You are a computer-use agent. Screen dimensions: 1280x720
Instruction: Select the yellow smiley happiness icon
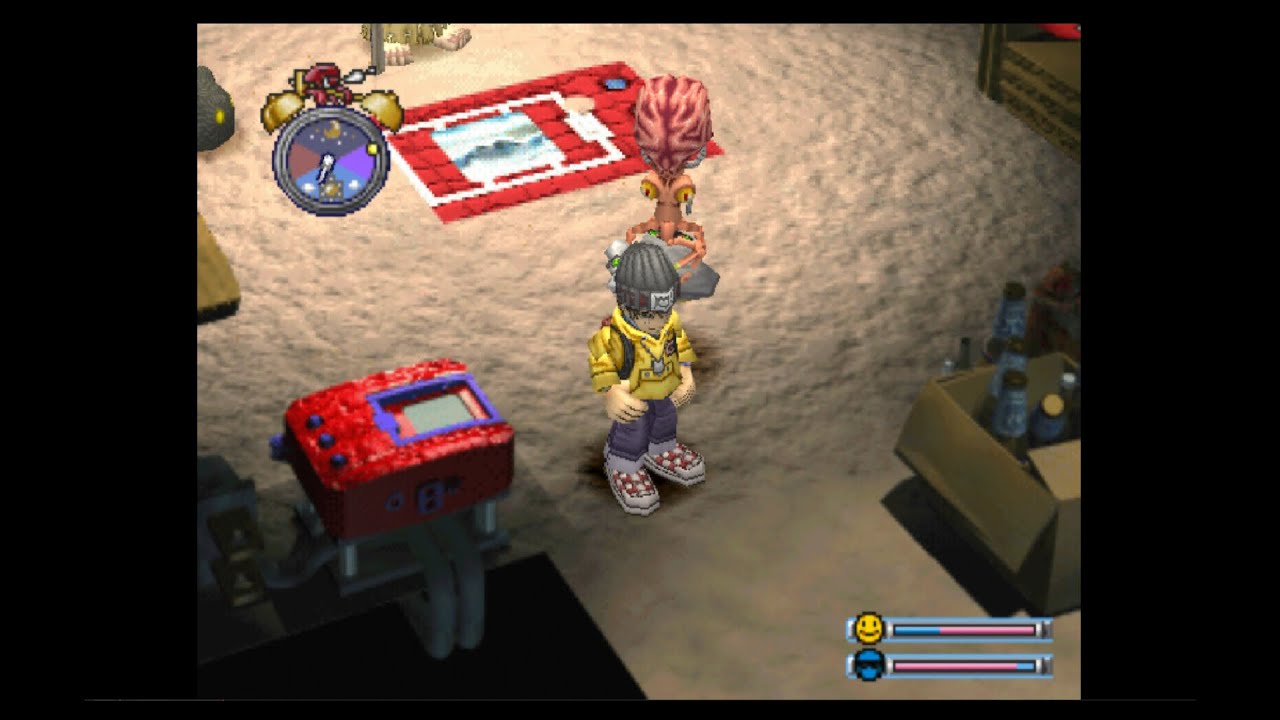(x=869, y=629)
